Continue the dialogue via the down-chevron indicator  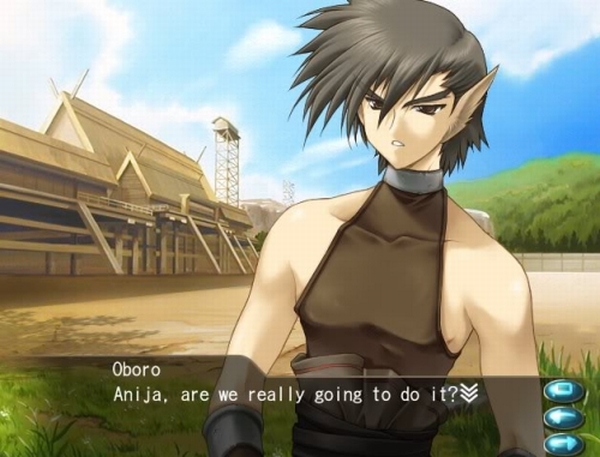pyautogui.click(x=468, y=393)
